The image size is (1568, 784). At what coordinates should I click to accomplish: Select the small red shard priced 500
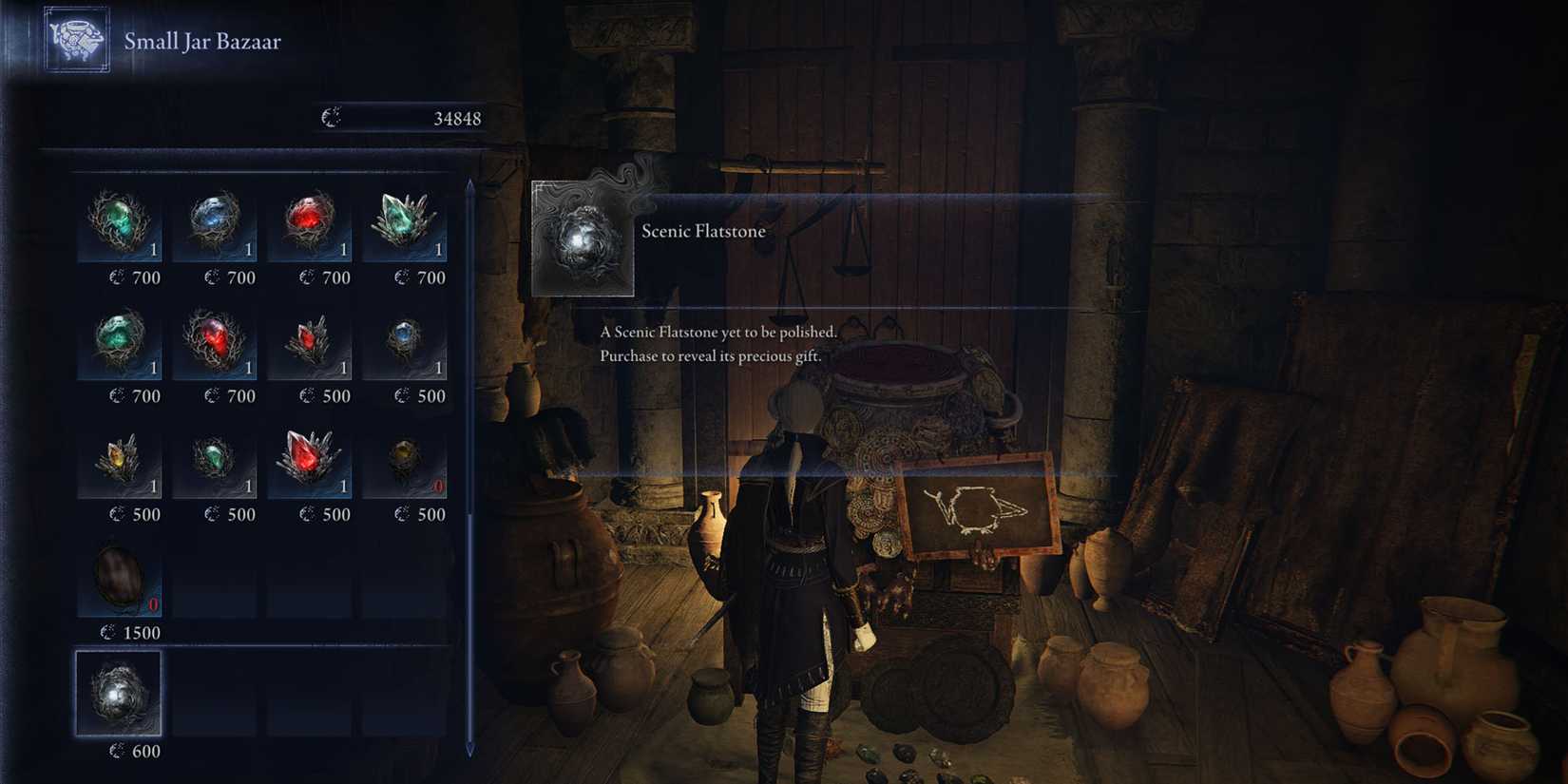(x=314, y=342)
